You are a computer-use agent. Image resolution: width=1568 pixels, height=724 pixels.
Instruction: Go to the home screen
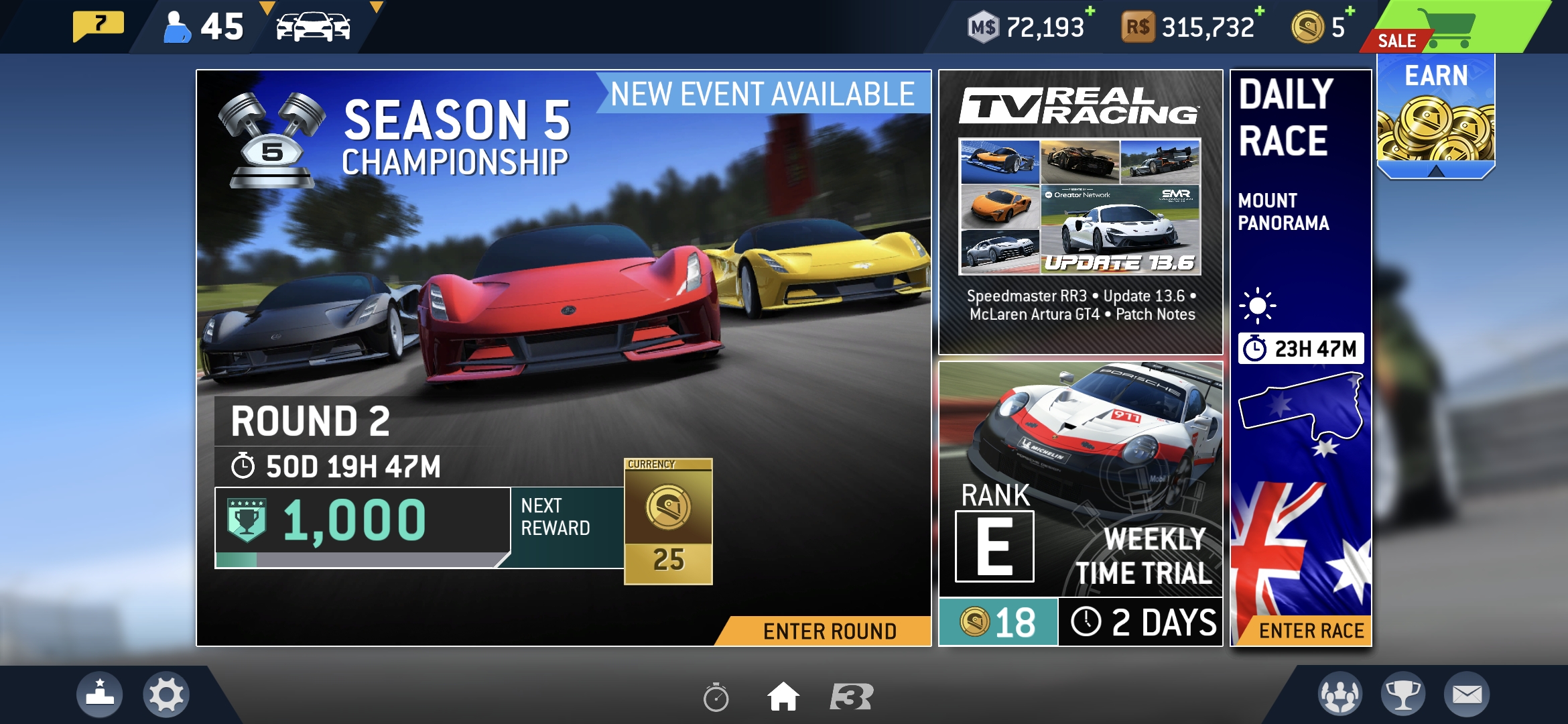(783, 697)
